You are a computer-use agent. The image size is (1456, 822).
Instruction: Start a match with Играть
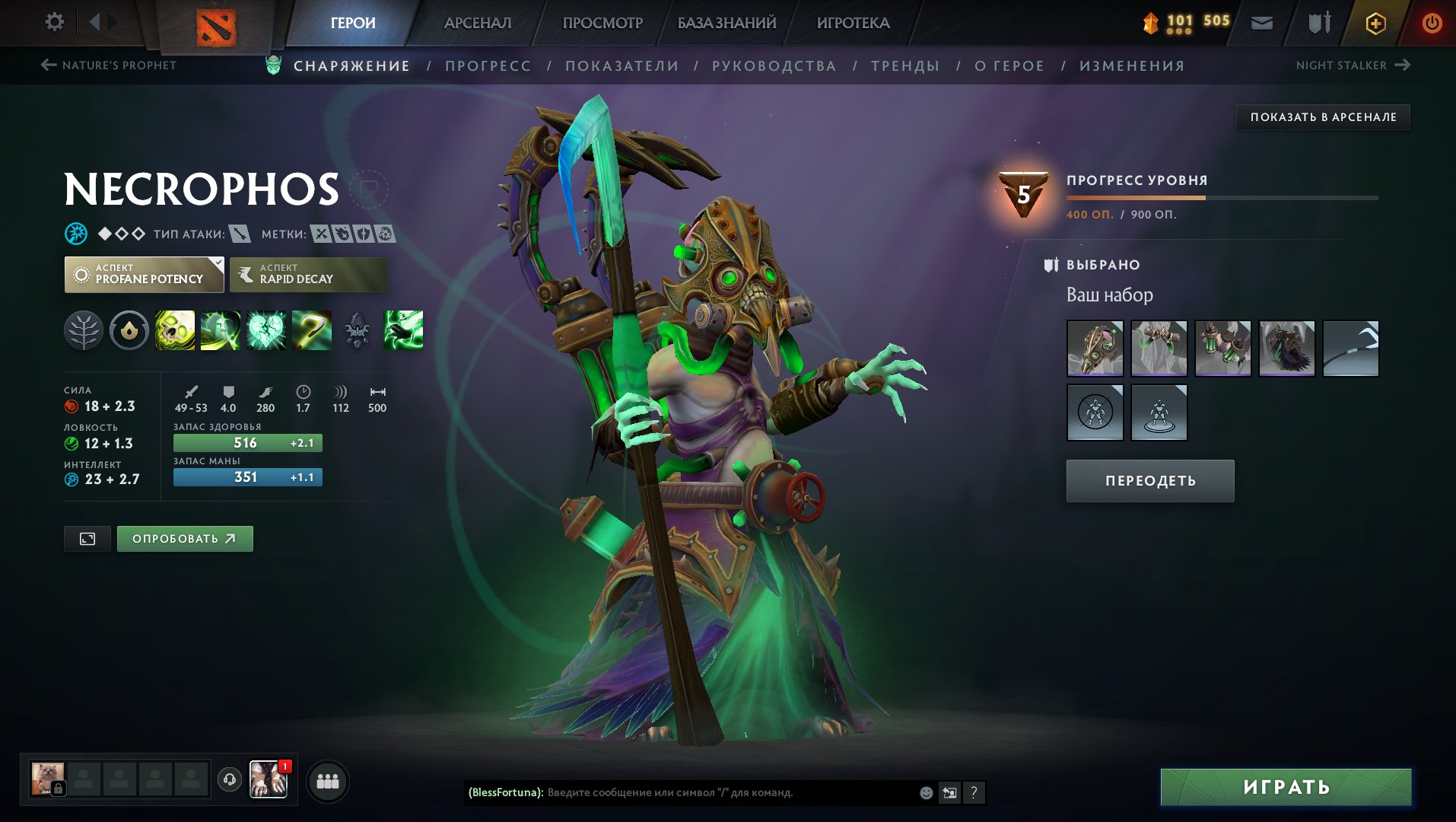pos(1286,787)
